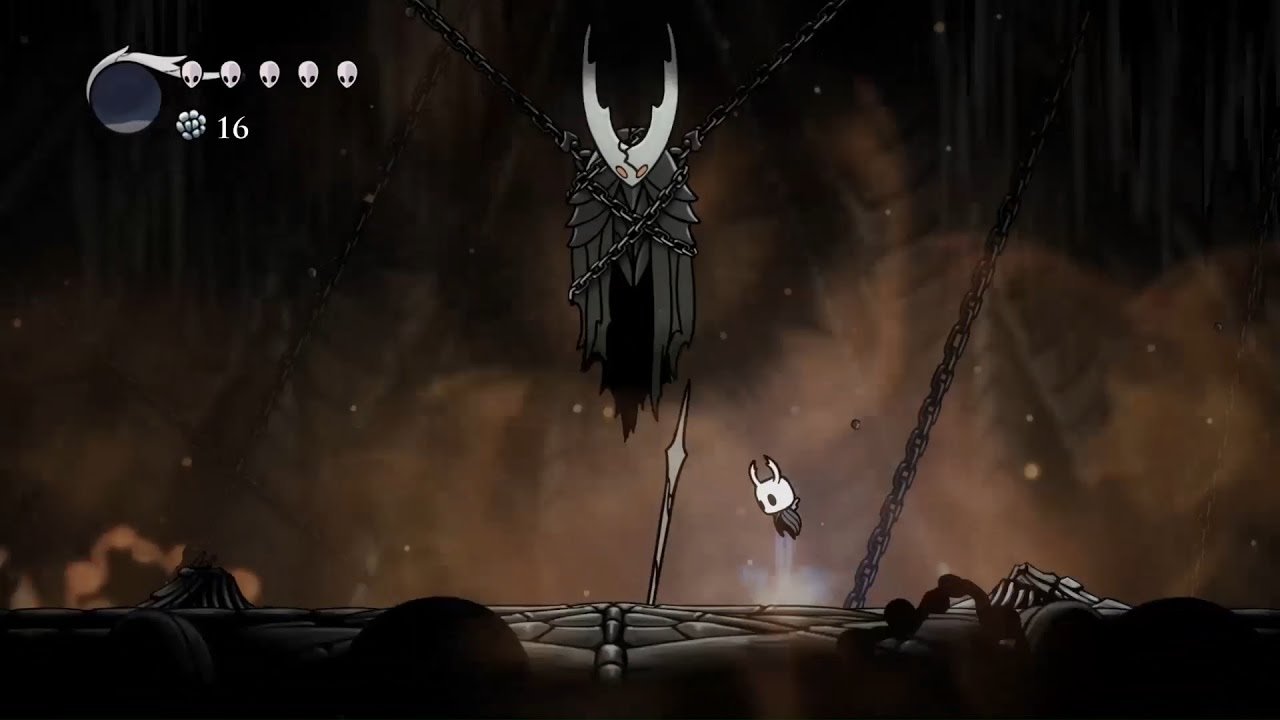Select the first health mask

pyautogui.click(x=191, y=72)
